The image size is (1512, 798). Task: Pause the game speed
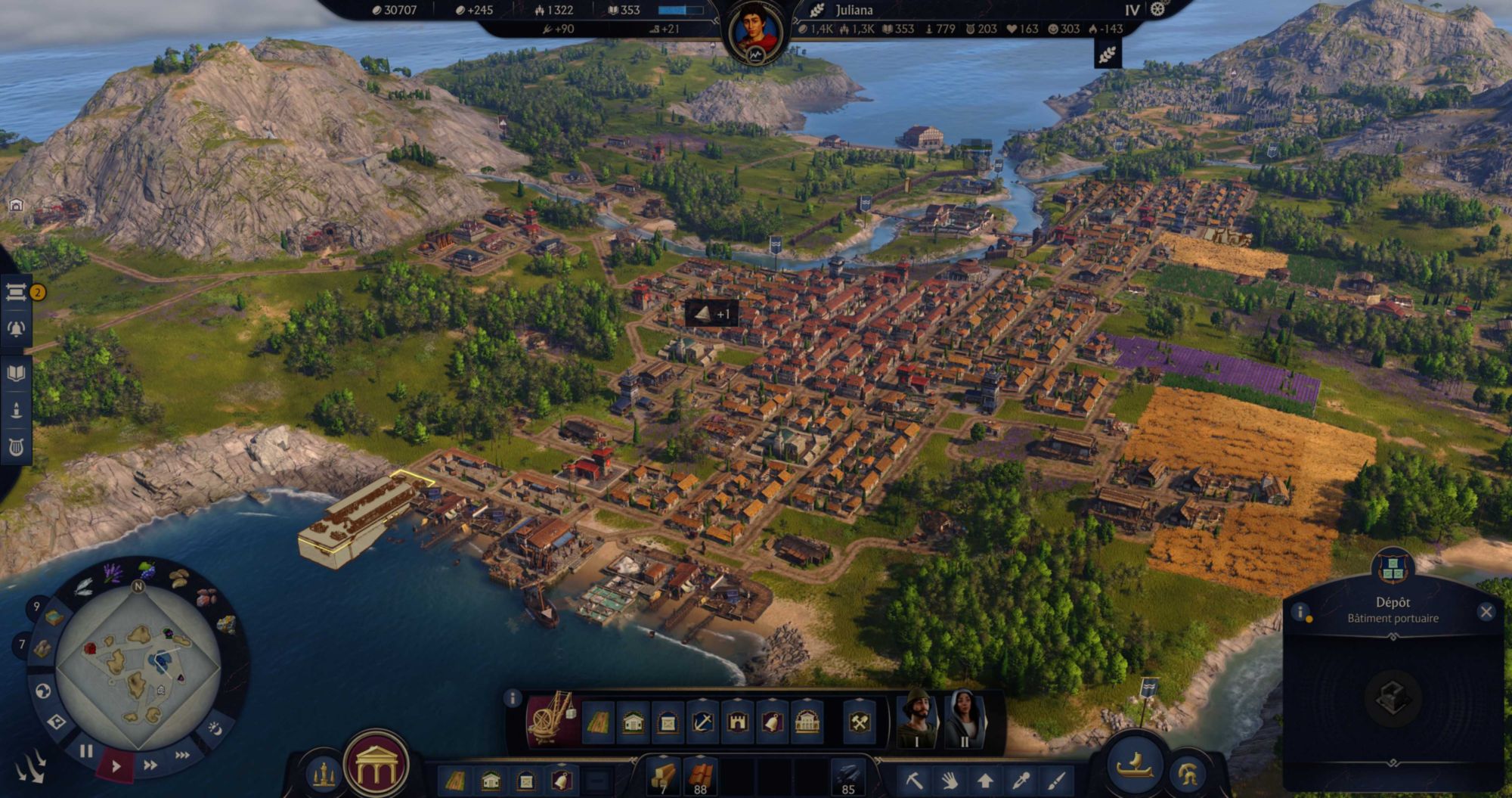pyautogui.click(x=86, y=751)
